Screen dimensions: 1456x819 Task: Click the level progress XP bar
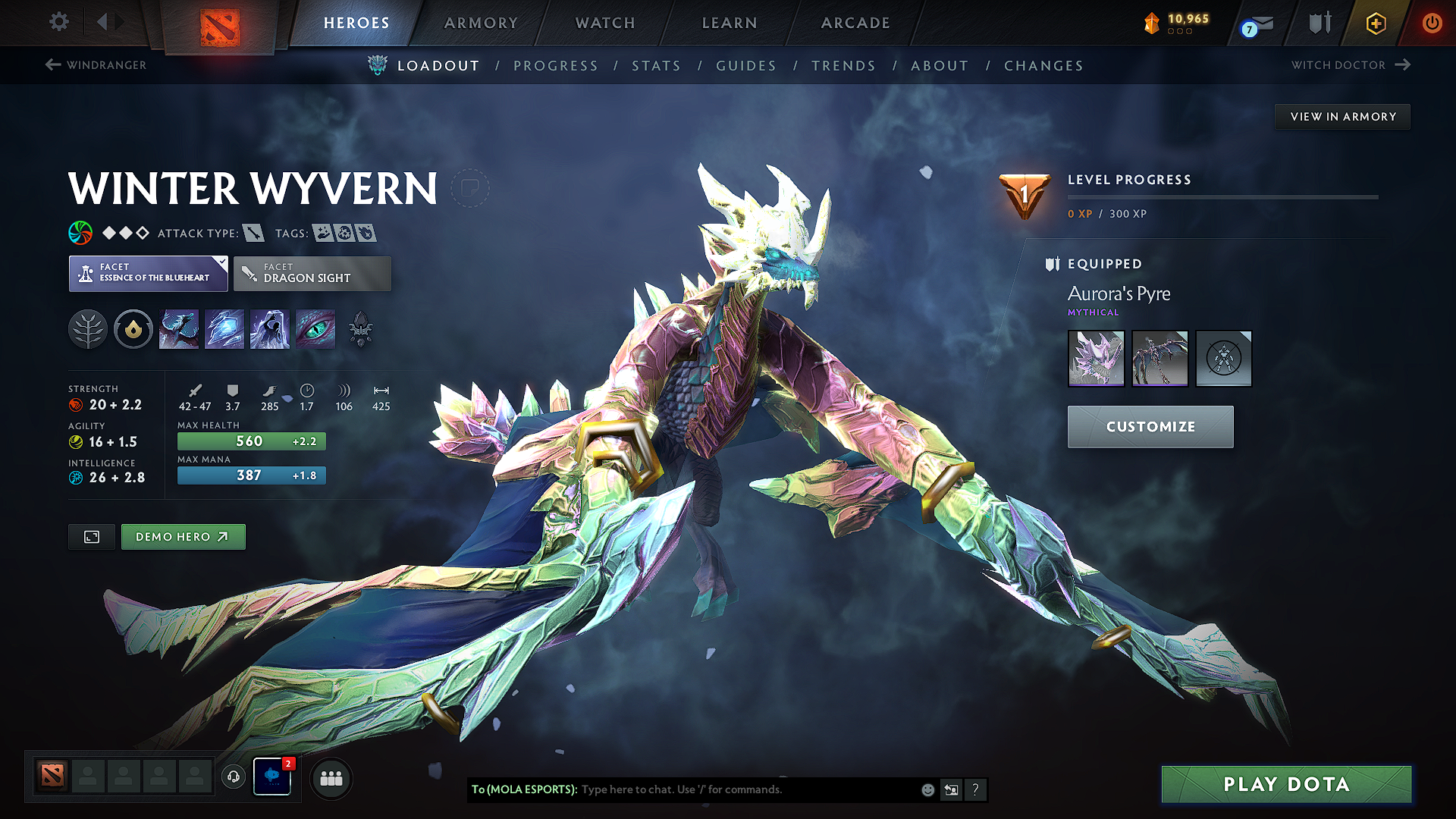1222,196
